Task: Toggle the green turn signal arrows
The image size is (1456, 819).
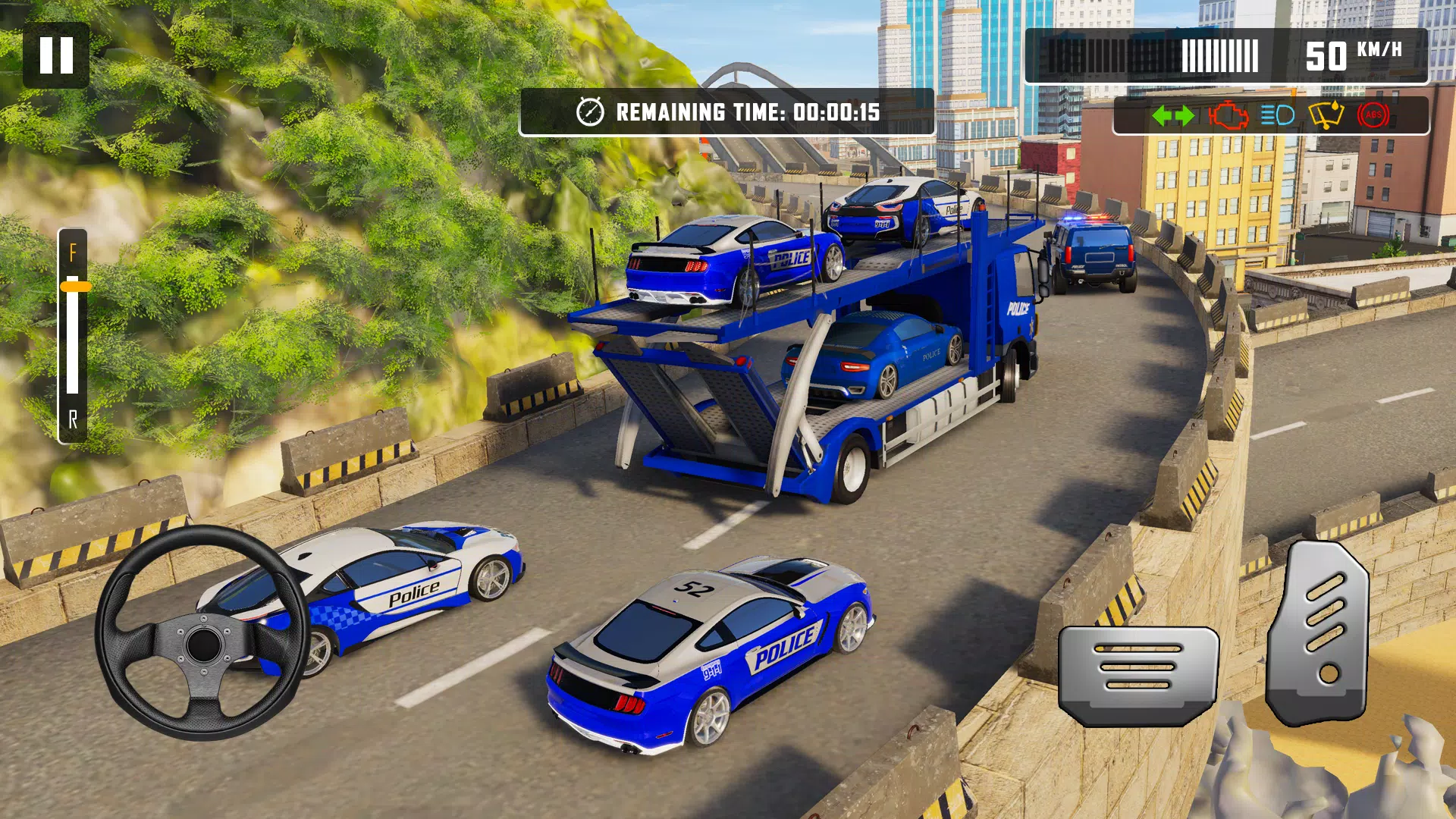Action: (1172, 116)
